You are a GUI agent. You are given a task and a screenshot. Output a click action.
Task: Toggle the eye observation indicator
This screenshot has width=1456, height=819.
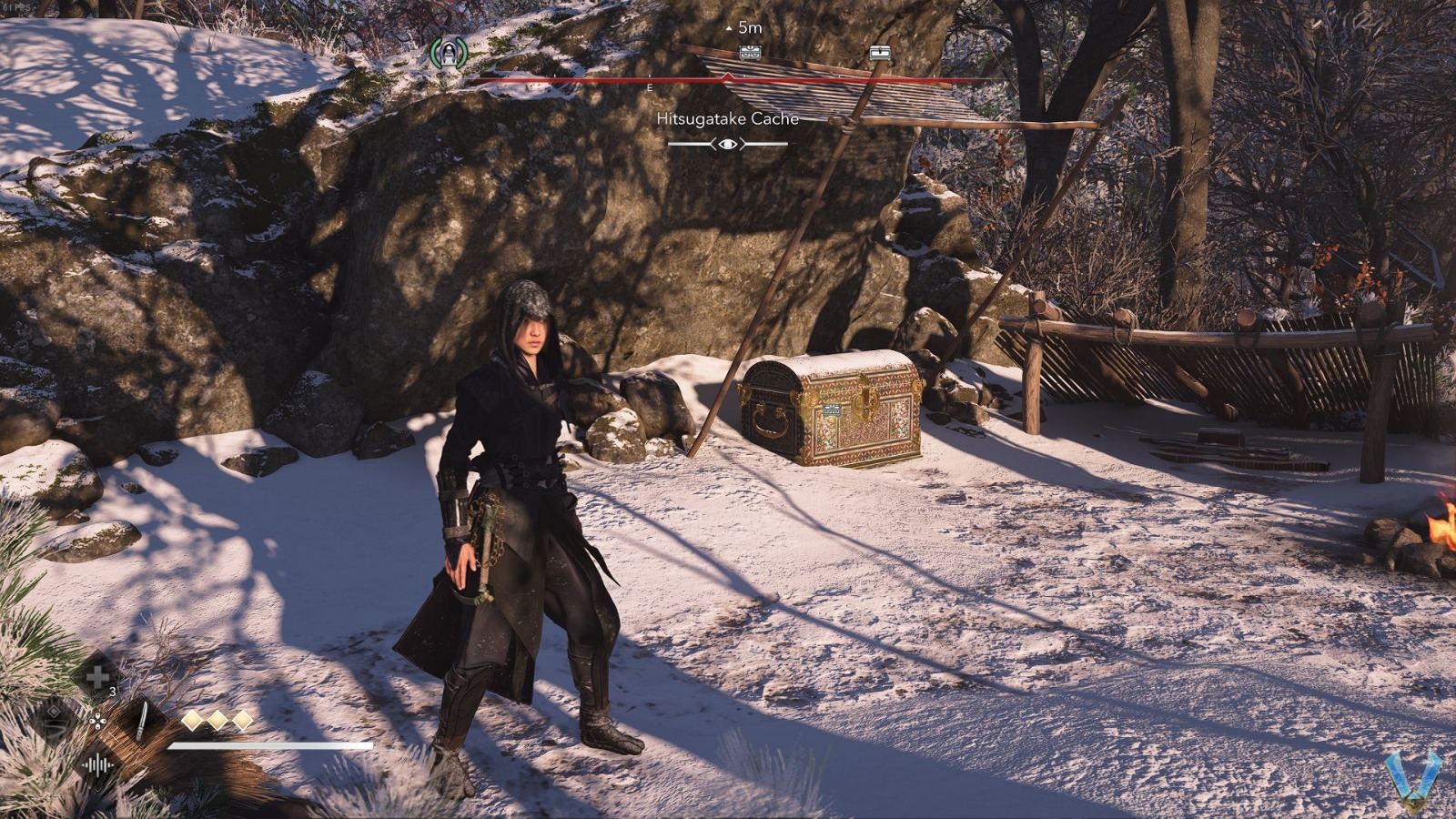(x=729, y=144)
